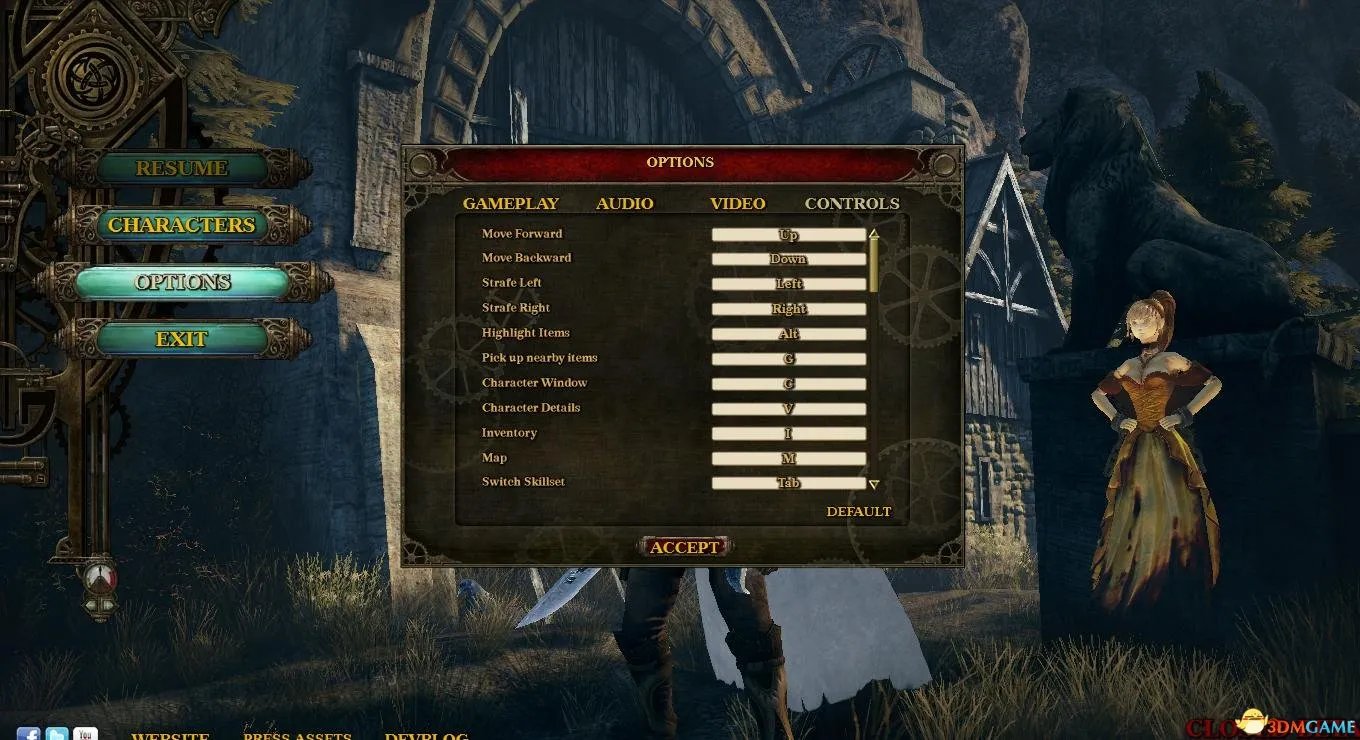
Task: Rebind the Inventory key field
Action: tap(788, 434)
